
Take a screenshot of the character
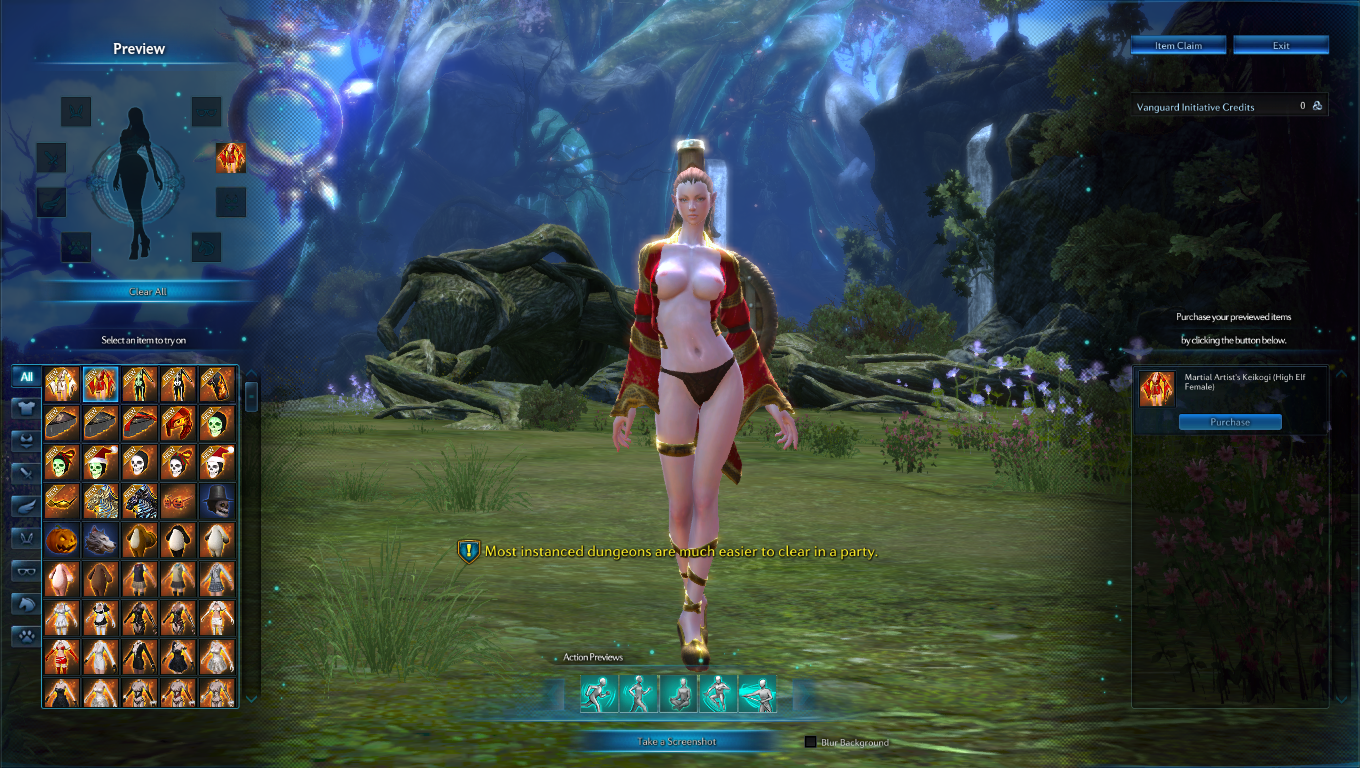tap(677, 741)
